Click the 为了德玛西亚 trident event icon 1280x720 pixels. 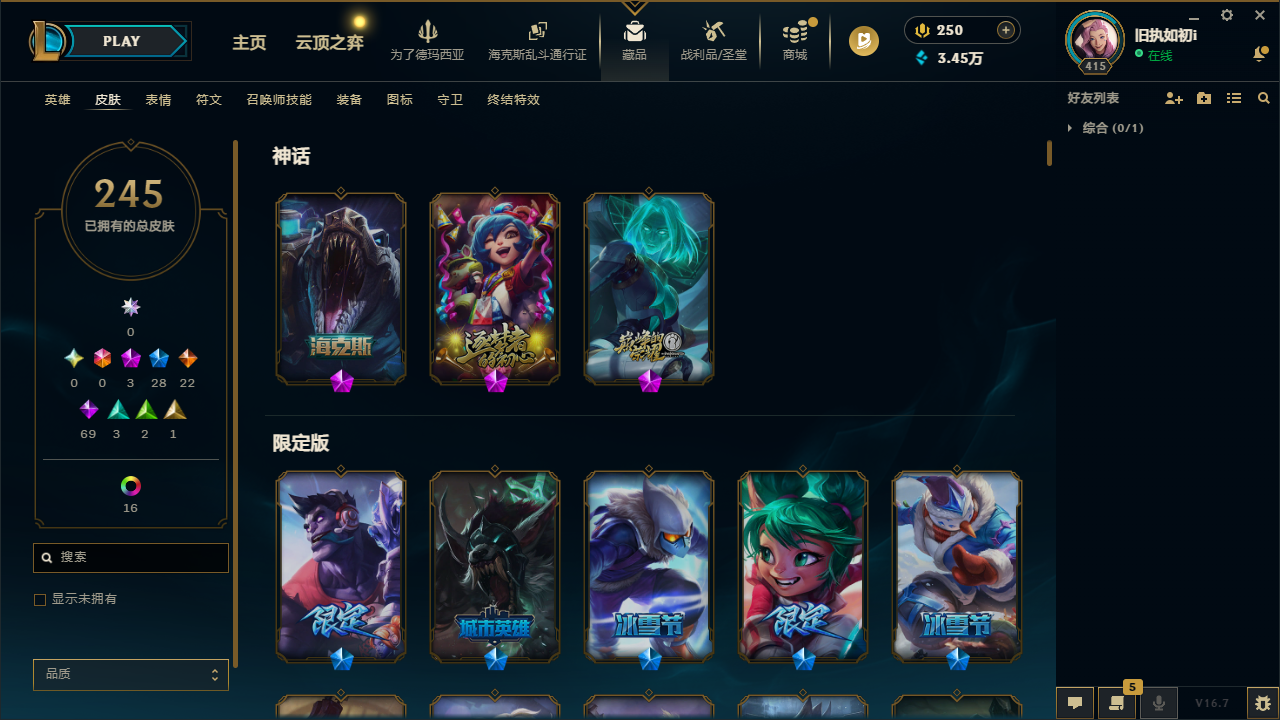(x=427, y=31)
